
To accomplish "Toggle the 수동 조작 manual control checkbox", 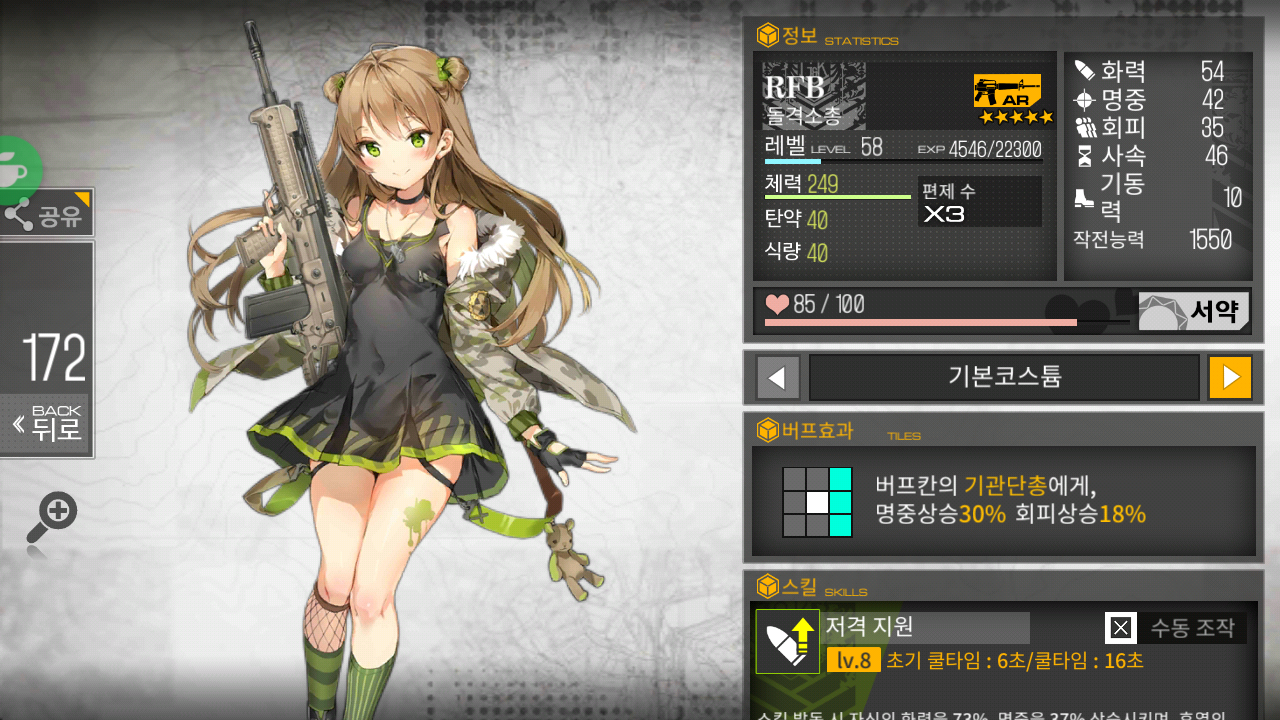I will point(1121,628).
